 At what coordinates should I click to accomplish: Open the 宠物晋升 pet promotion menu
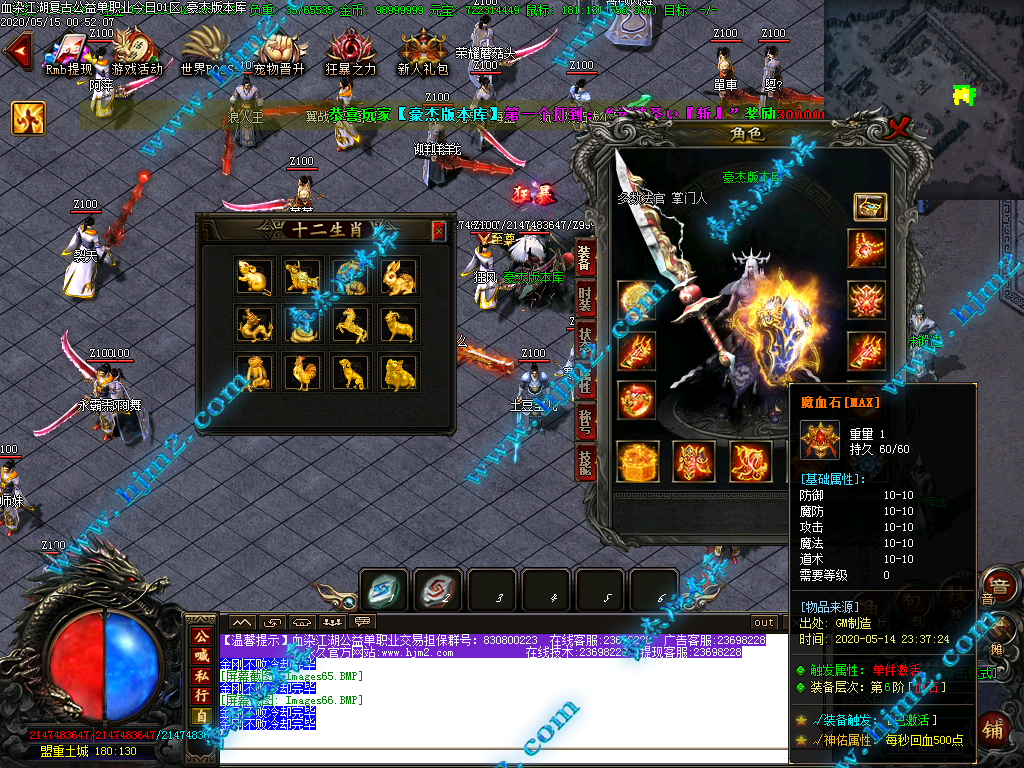[x=279, y=50]
